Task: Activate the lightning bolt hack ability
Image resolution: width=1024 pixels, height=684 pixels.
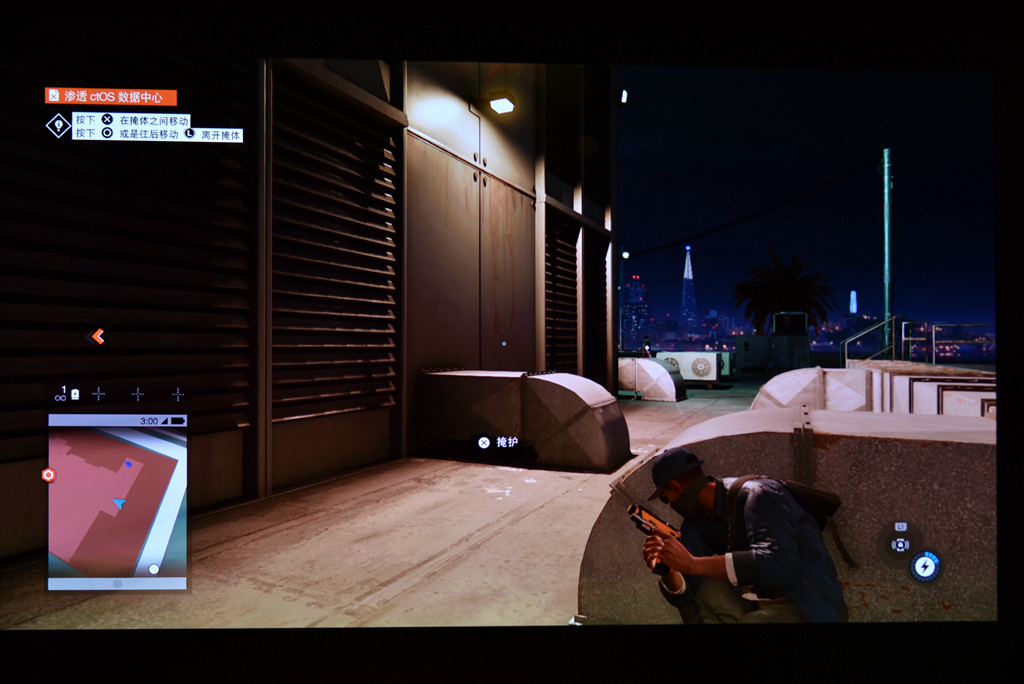Action: 925,566
